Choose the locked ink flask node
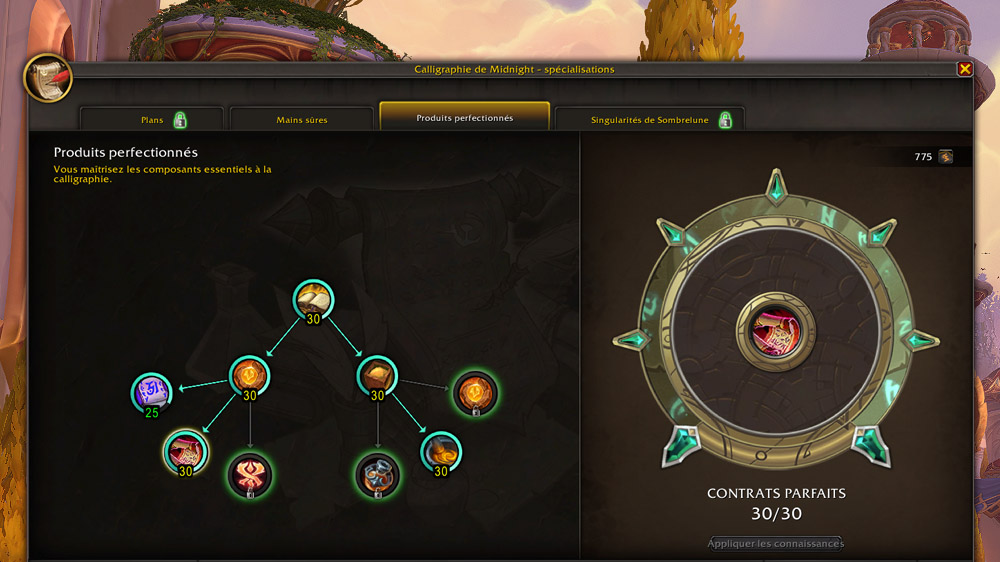1000x562 pixels. point(377,474)
